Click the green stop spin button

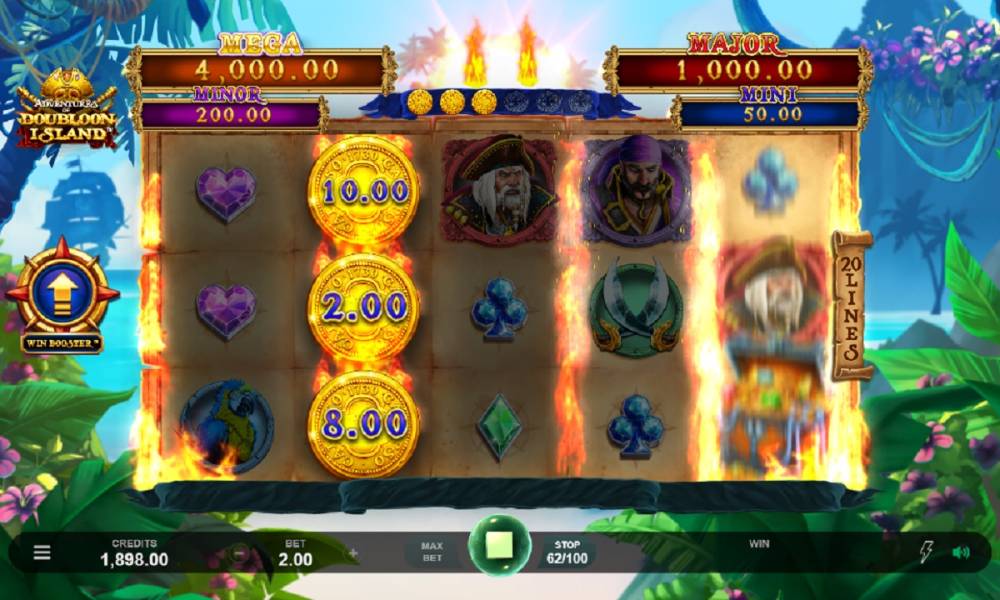[499, 546]
